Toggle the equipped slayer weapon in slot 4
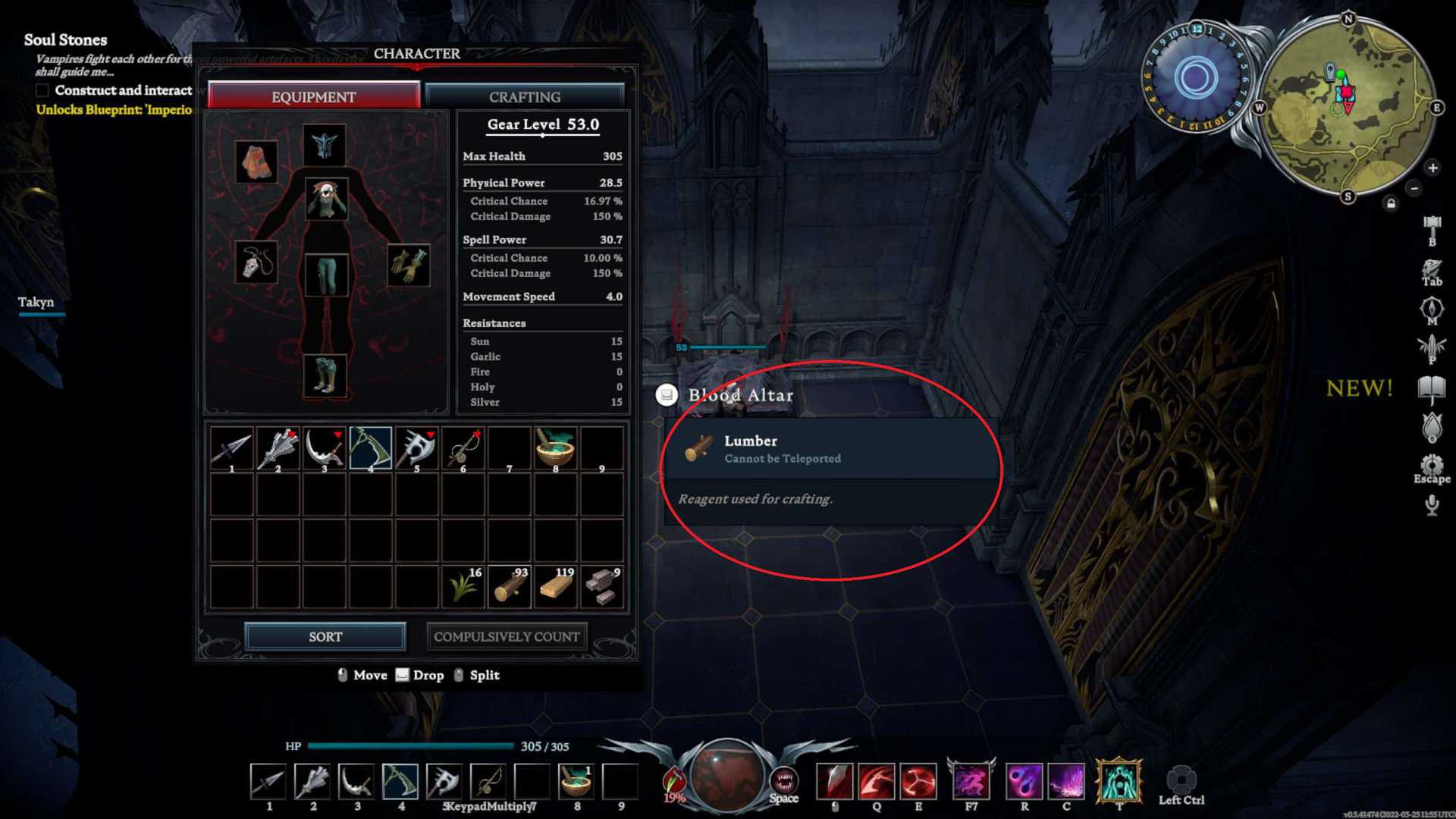This screenshot has width=1456, height=819. point(371,448)
